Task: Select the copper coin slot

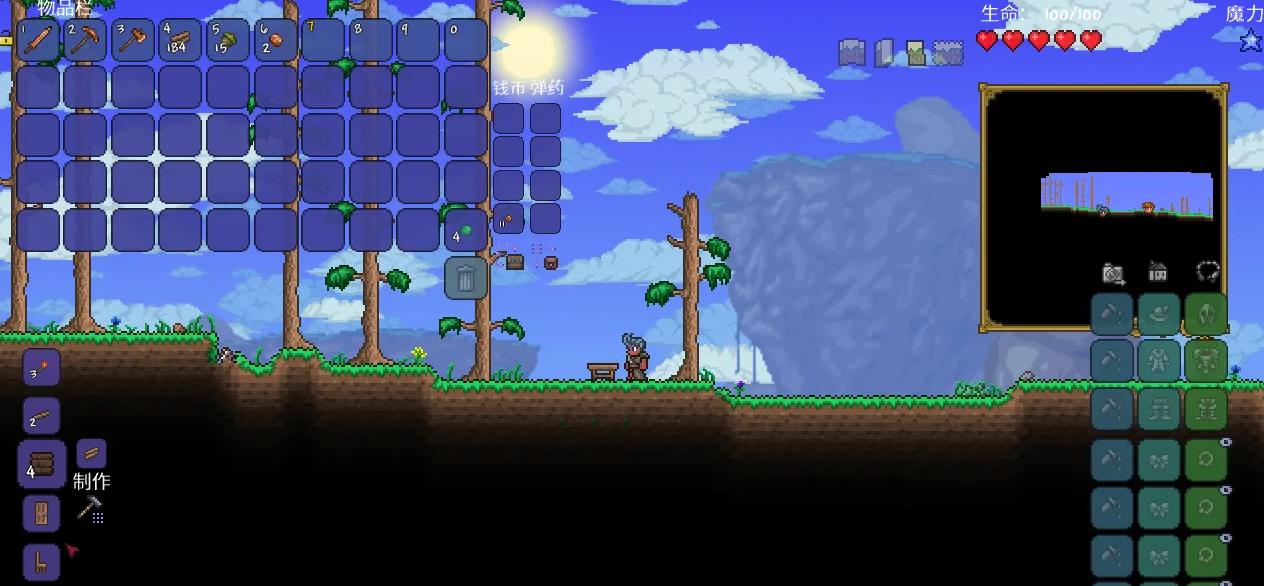Action: (508, 218)
